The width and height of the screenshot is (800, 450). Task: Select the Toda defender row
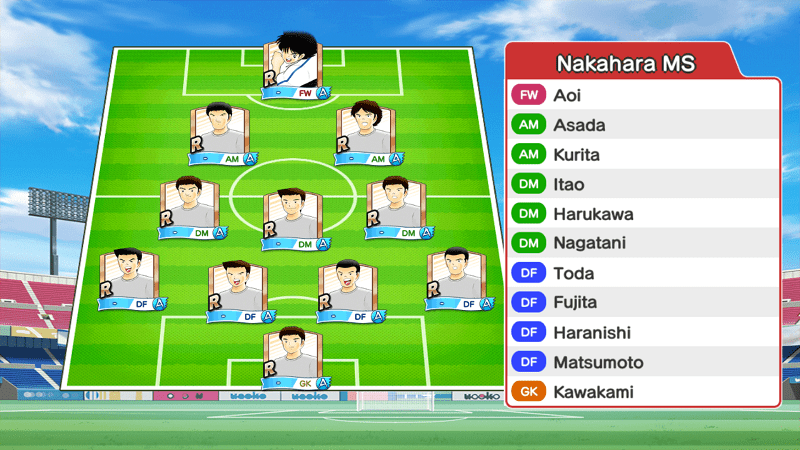[642, 273]
